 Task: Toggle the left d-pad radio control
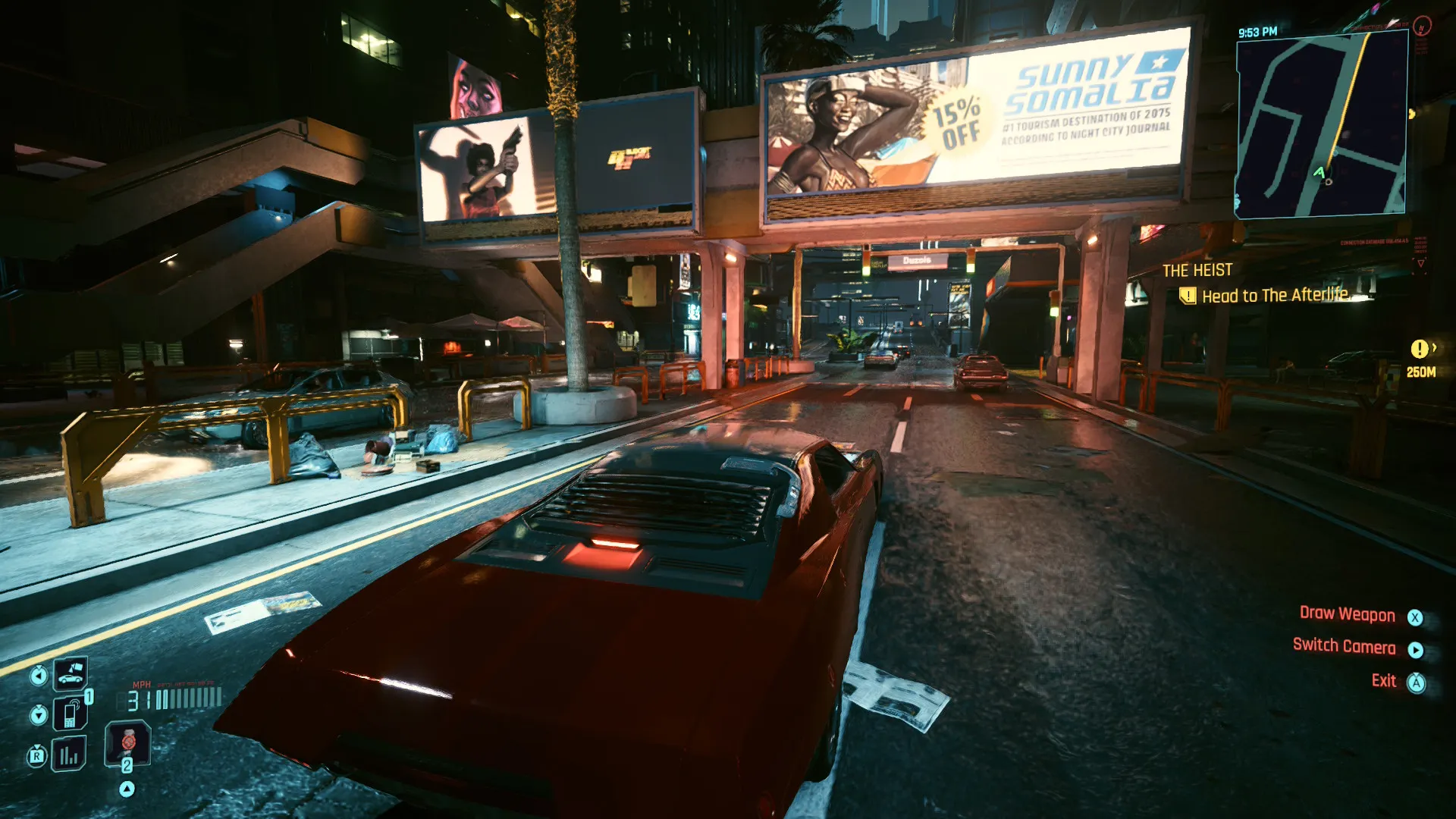click(x=39, y=675)
